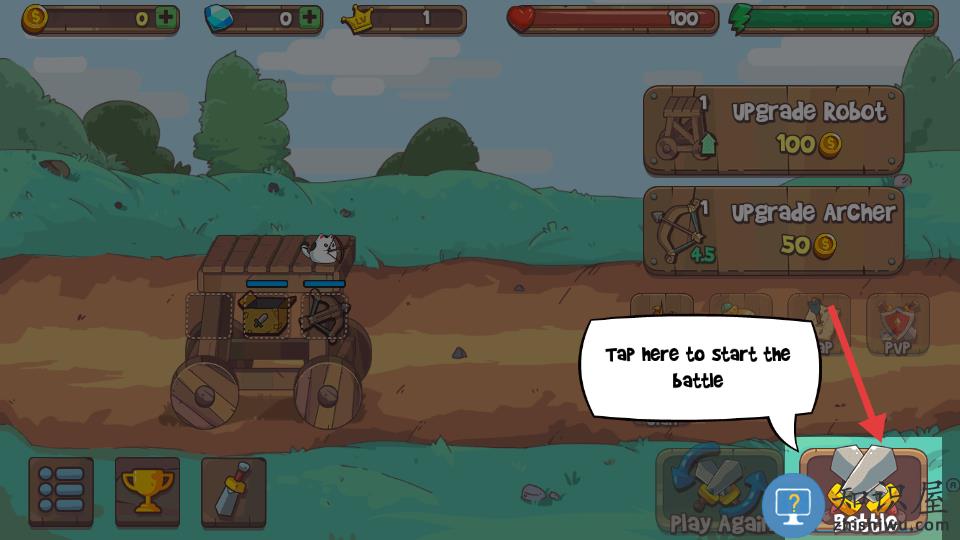Purchase the Upgrade Archer for 50 coins
The width and height of the screenshot is (960, 540).
773,229
